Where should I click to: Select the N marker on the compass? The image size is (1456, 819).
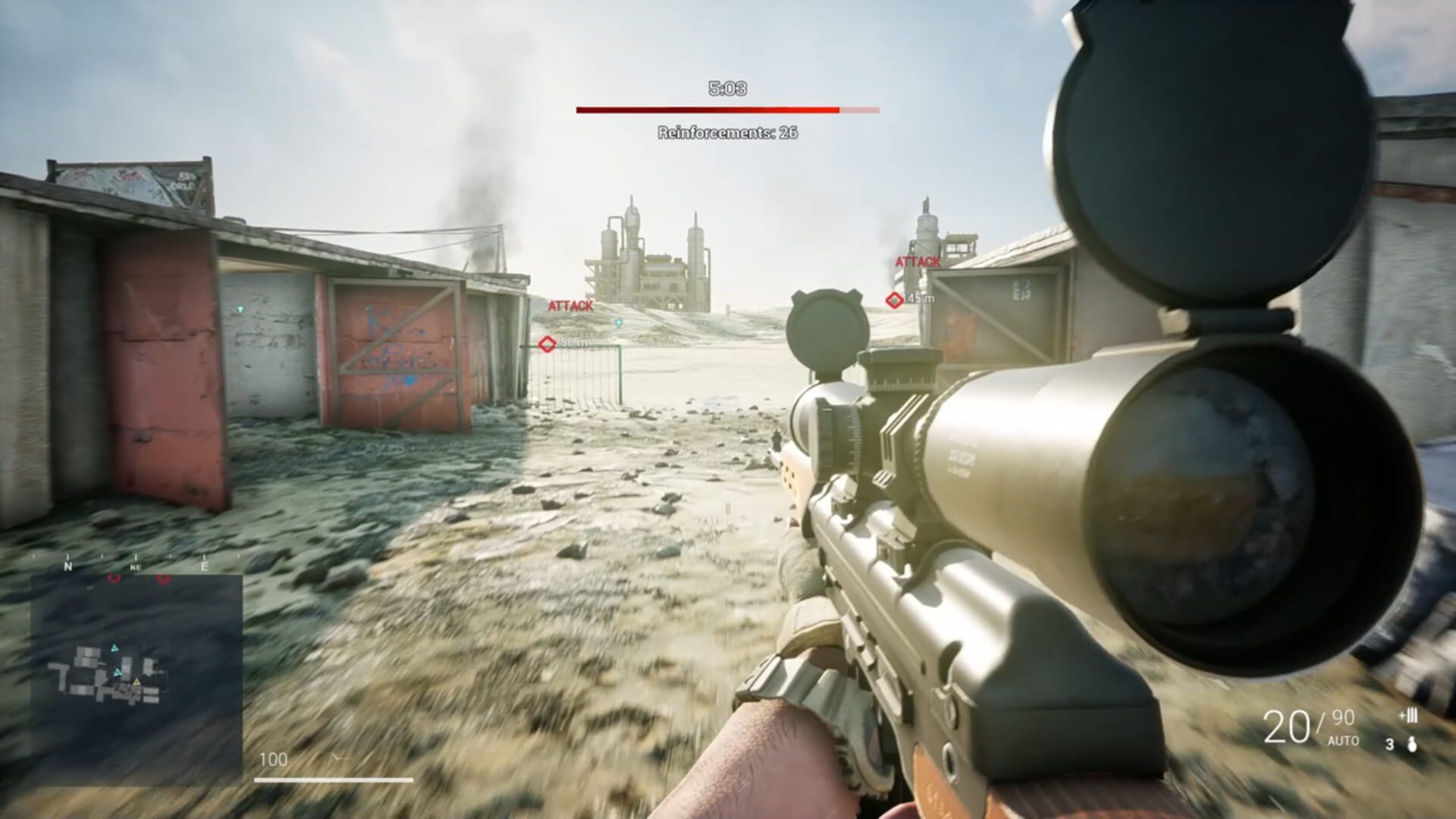(x=67, y=566)
